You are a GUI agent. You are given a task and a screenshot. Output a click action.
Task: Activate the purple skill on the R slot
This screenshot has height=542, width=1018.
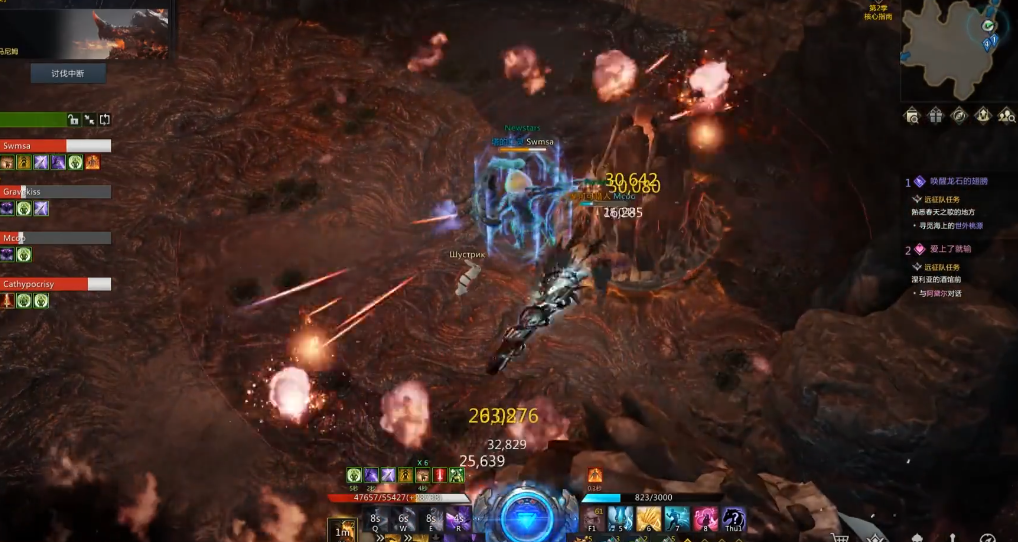pos(459,520)
